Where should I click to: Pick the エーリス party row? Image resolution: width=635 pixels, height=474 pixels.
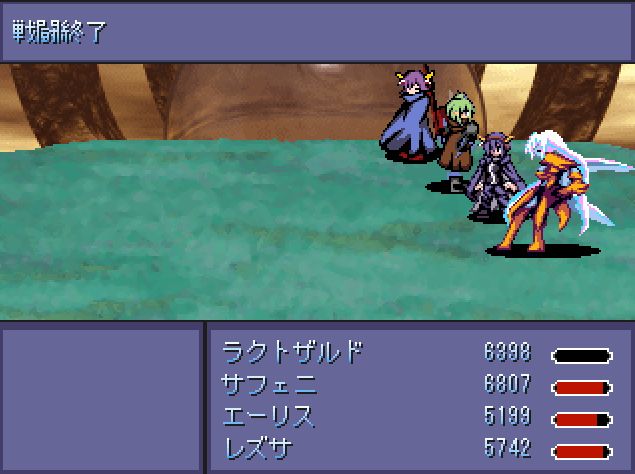tap(268, 418)
